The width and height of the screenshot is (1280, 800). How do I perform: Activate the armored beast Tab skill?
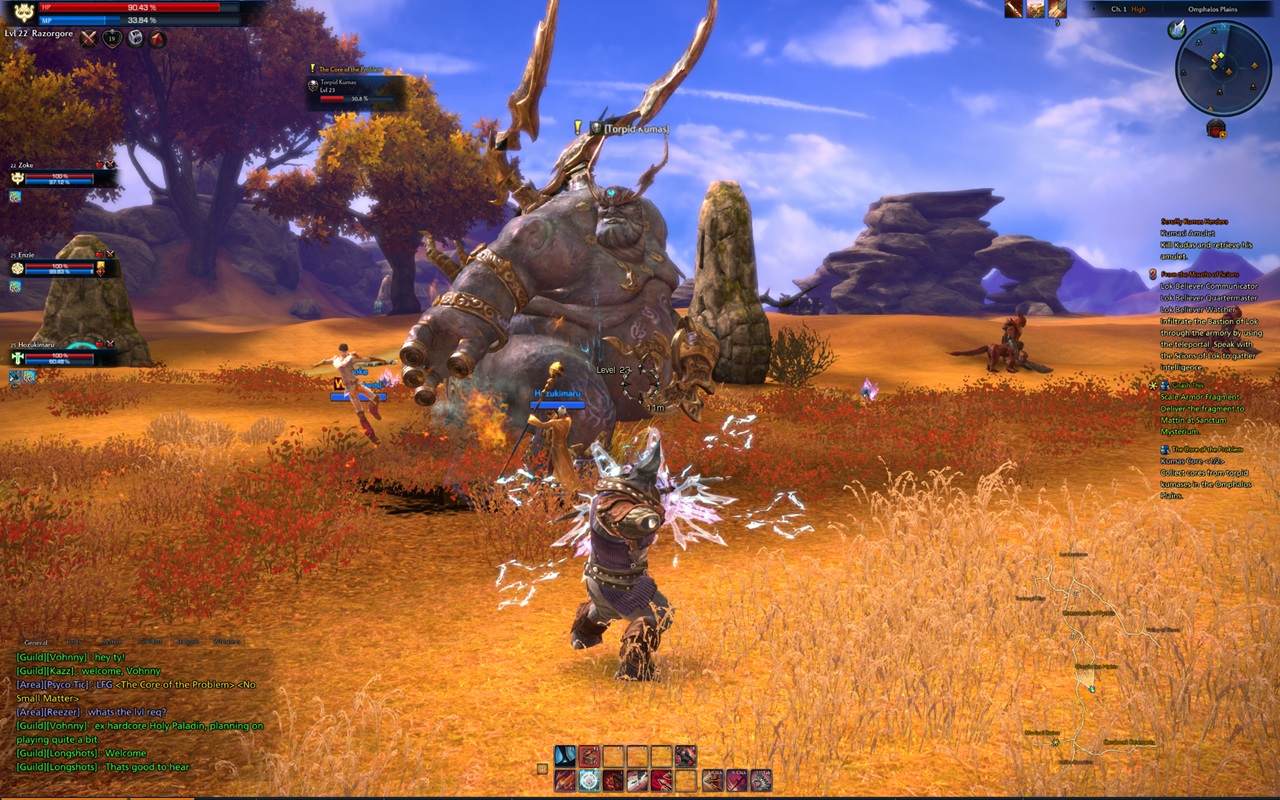click(761, 781)
